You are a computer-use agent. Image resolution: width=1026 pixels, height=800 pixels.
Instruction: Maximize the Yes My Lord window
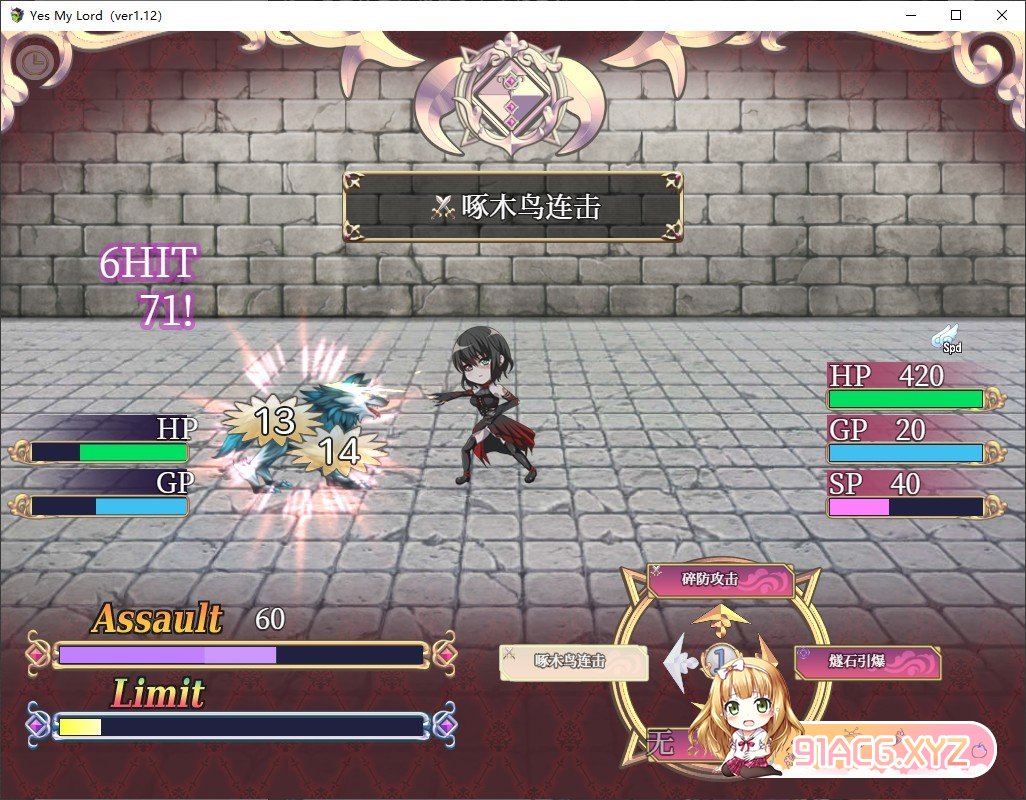point(956,15)
